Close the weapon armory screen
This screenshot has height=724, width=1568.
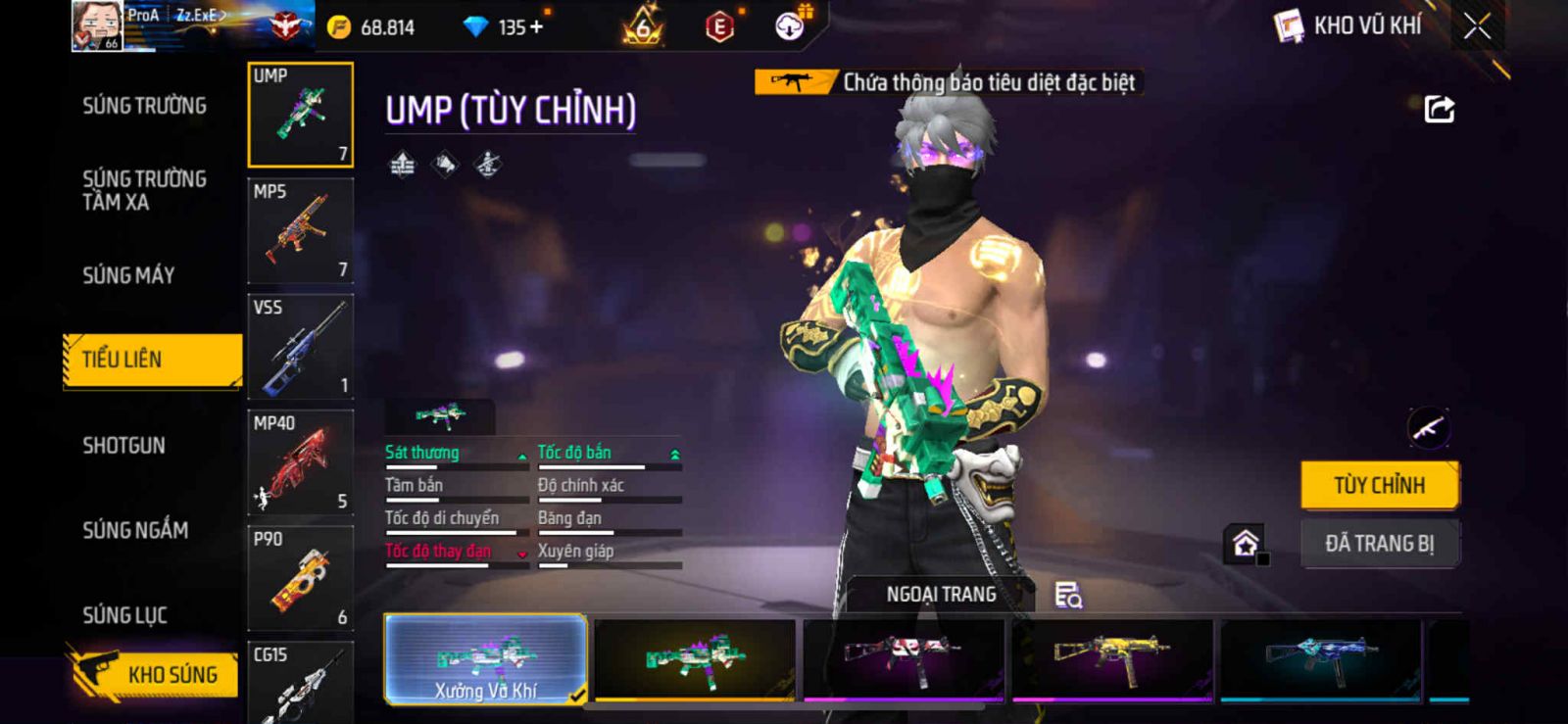pos(1477,26)
